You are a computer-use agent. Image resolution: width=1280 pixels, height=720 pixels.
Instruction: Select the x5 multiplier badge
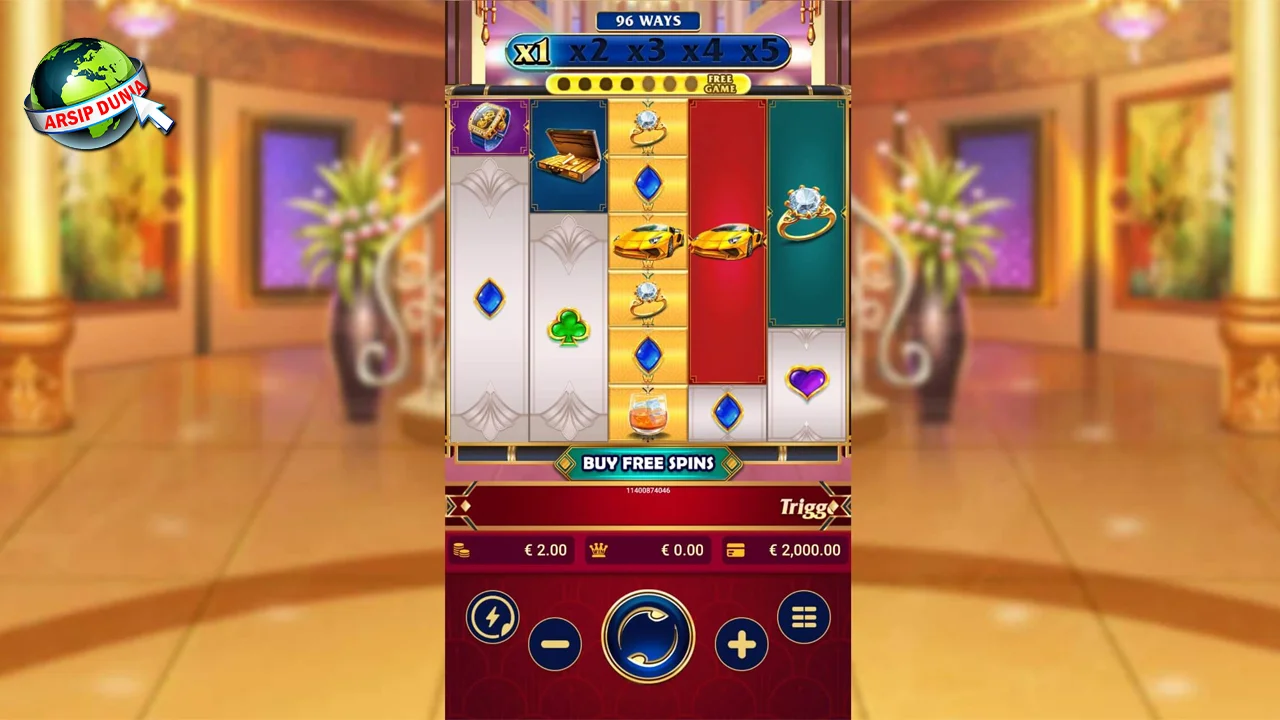[763, 50]
